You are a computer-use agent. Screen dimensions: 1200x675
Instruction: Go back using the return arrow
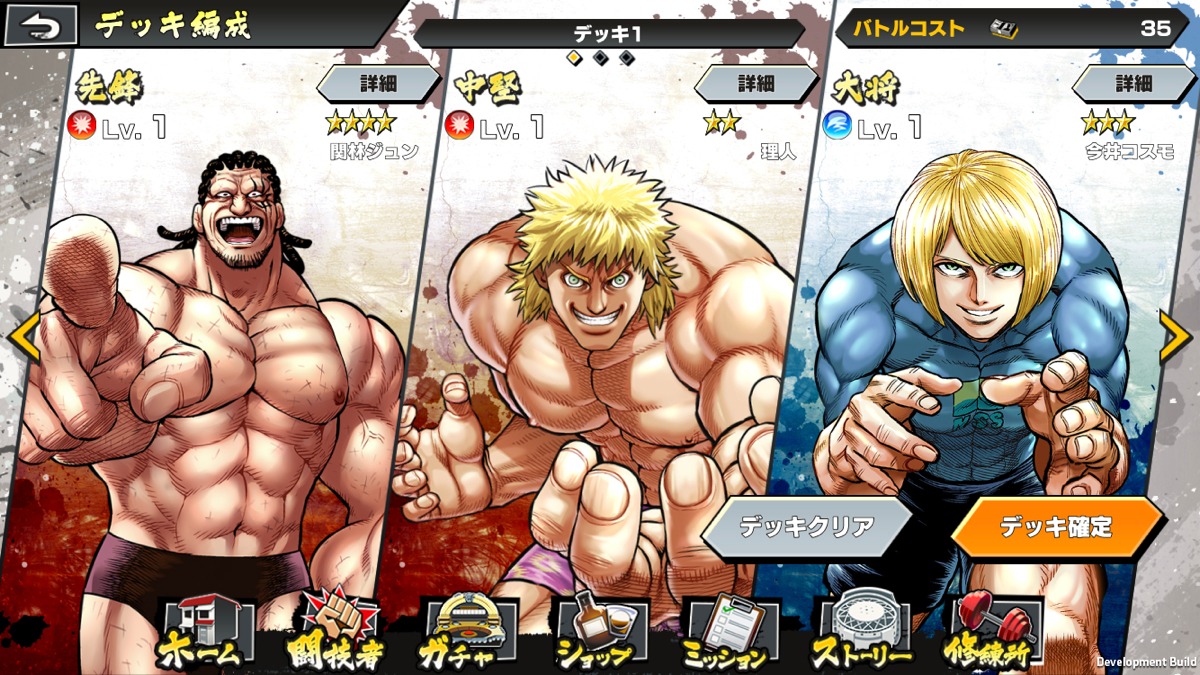[41, 26]
